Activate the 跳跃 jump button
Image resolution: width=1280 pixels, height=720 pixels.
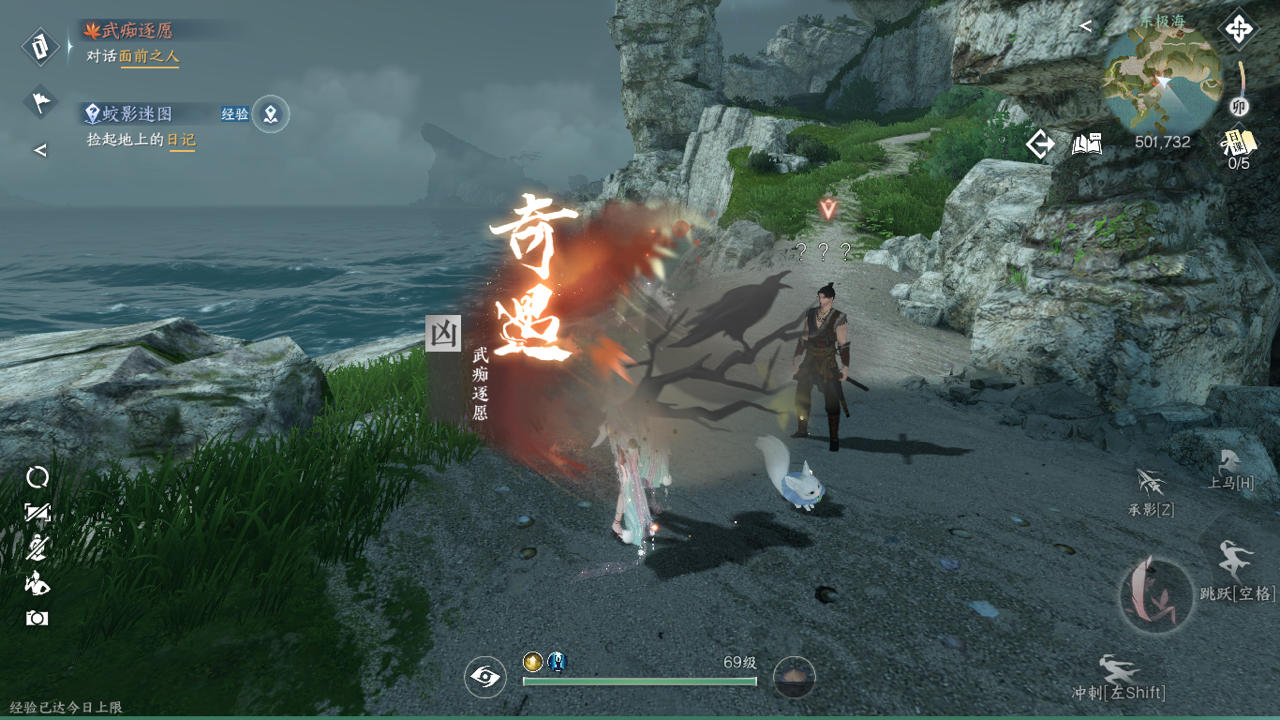point(1237,570)
